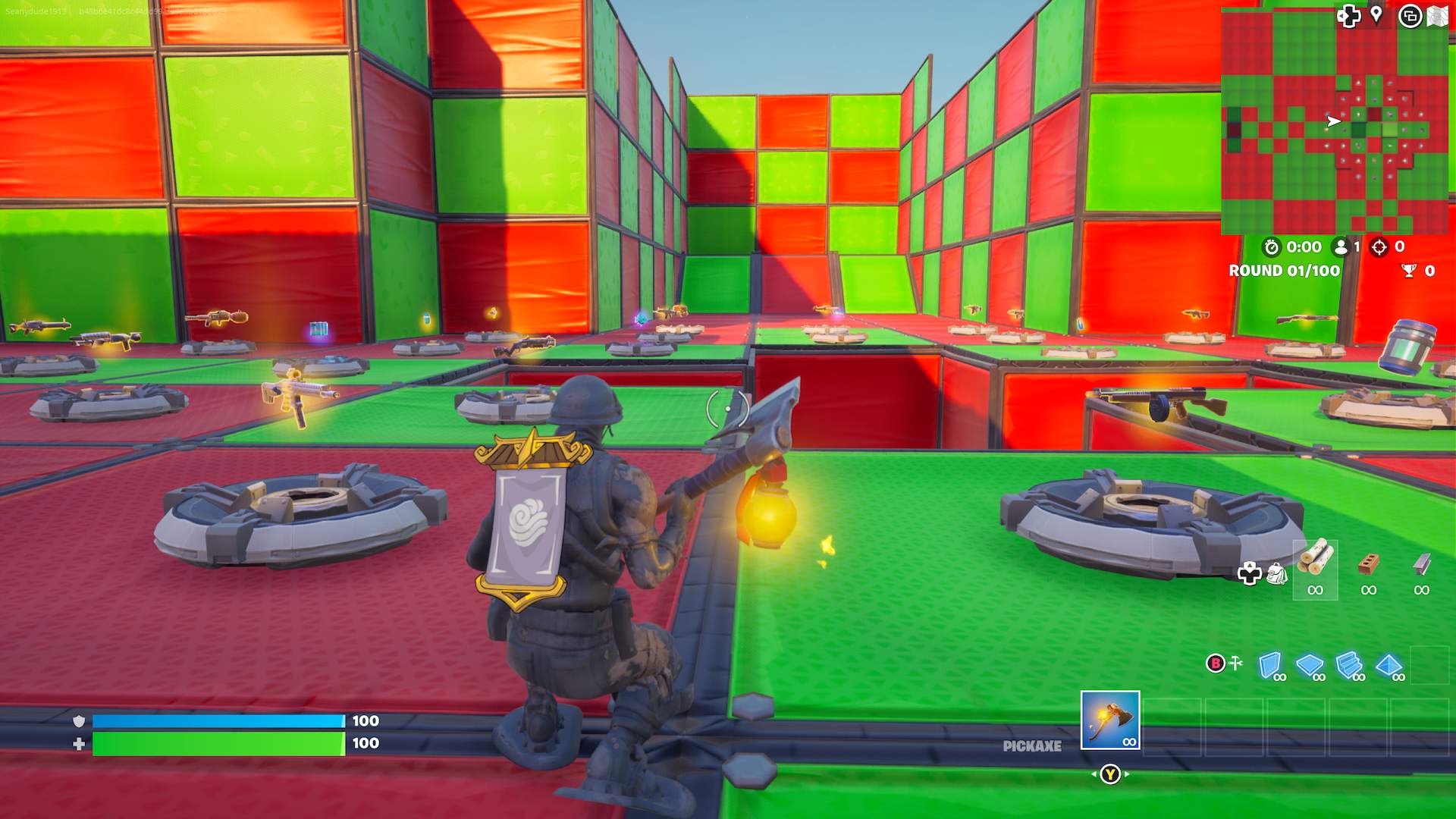The image size is (1456, 819).
Task: Click the players remaining counter icon
Action: pyautogui.click(x=1341, y=248)
